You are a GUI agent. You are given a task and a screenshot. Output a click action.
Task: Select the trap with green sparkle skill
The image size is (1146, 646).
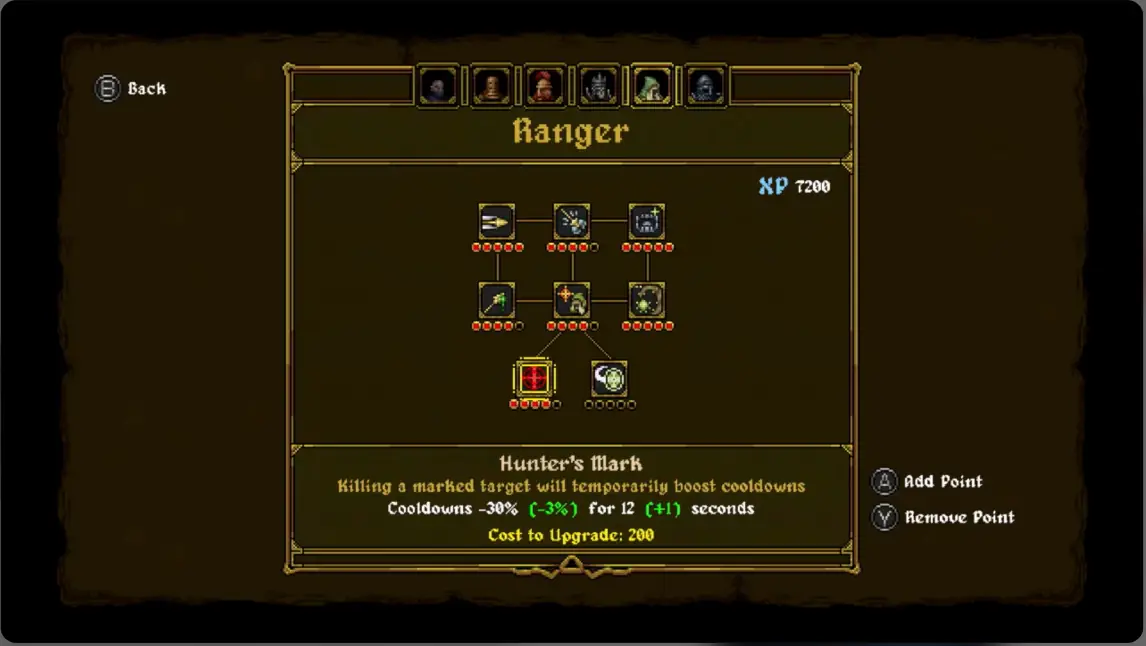tap(647, 221)
